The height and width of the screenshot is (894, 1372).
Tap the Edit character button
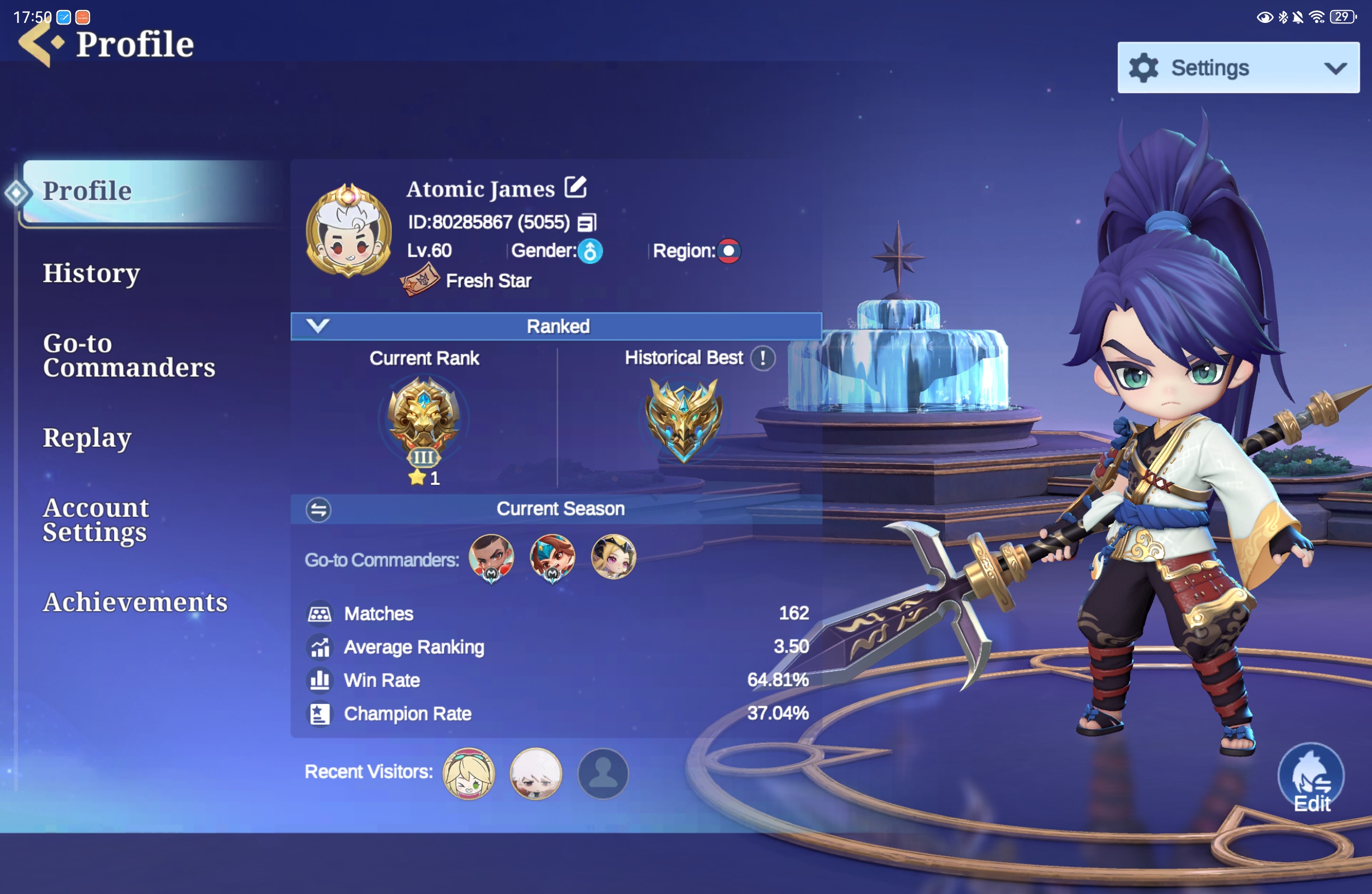pyautogui.click(x=1311, y=779)
